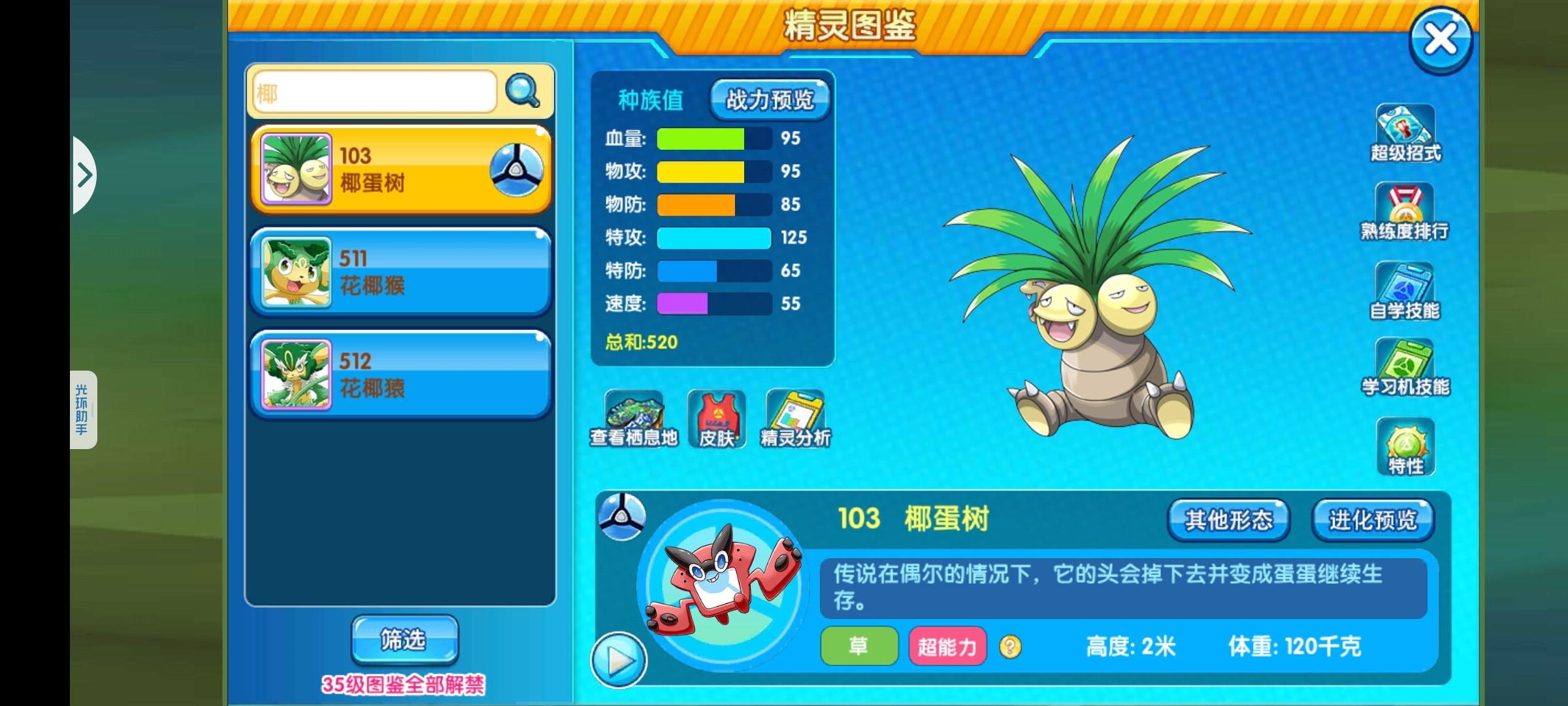The height and width of the screenshot is (706, 1568).
Task: Open 熟练度排行 ranking
Action: 1405,212
